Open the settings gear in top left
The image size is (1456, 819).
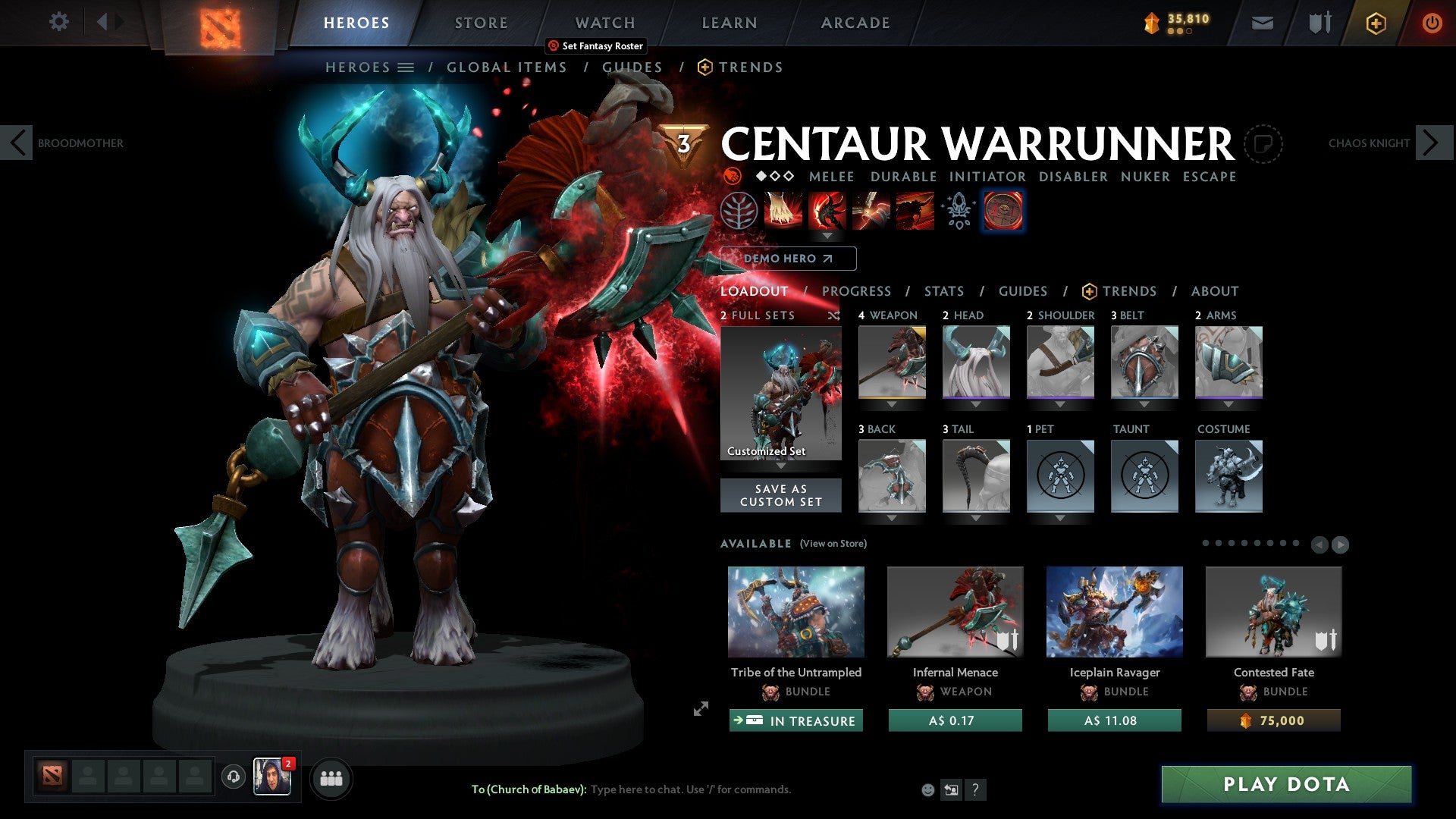coord(59,22)
